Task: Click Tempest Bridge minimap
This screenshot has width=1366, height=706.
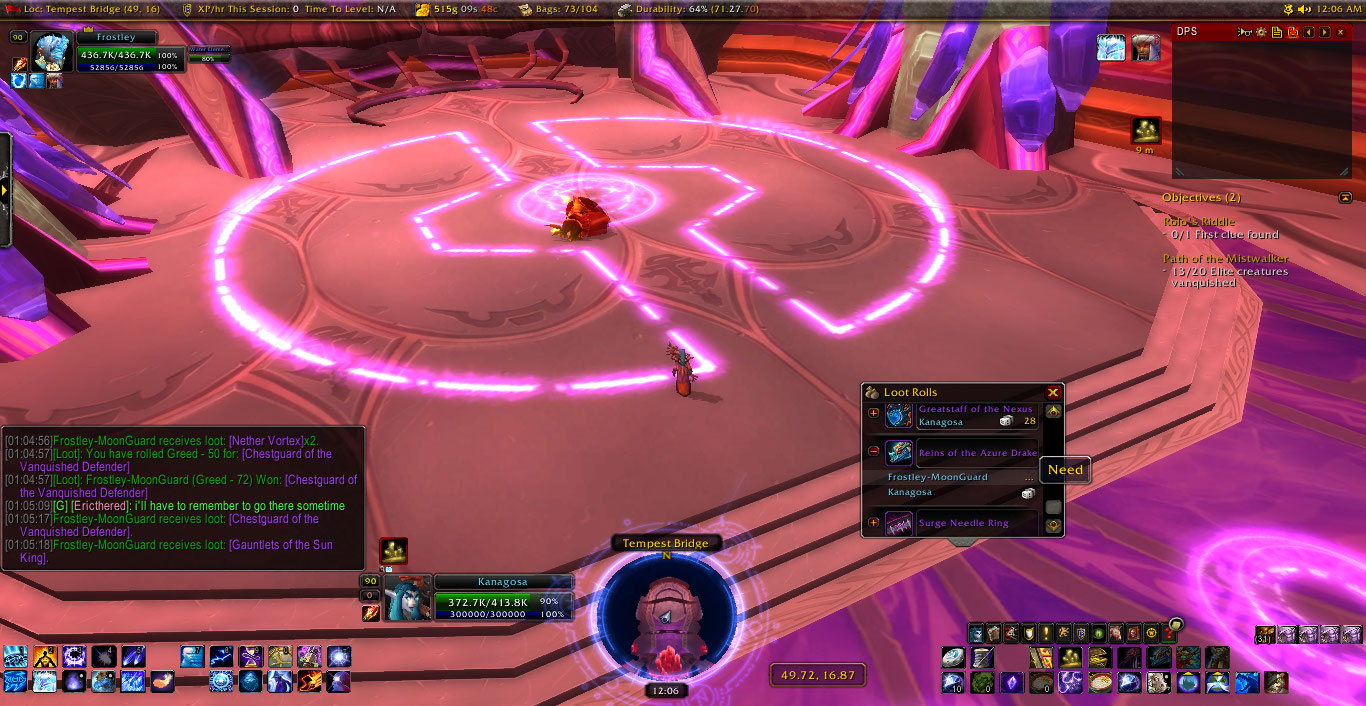Action: [x=666, y=615]
